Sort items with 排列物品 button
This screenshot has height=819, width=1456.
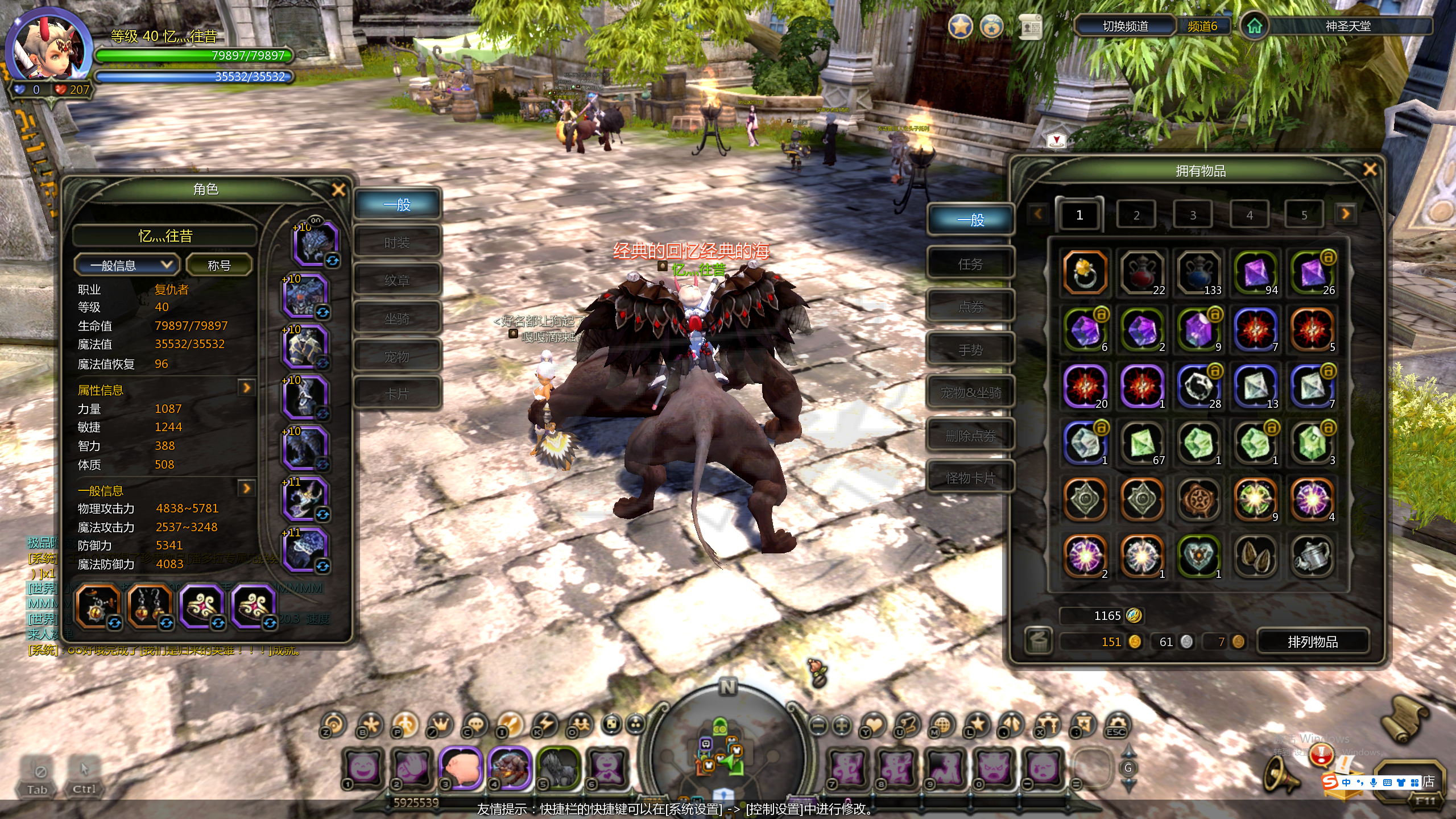point(1313,642)
